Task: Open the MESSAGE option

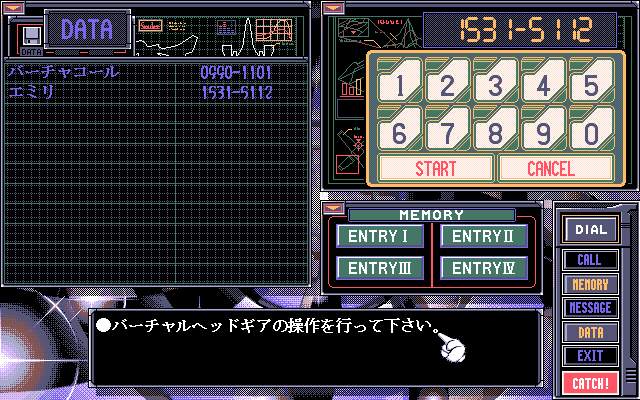Action: point(590,308)
